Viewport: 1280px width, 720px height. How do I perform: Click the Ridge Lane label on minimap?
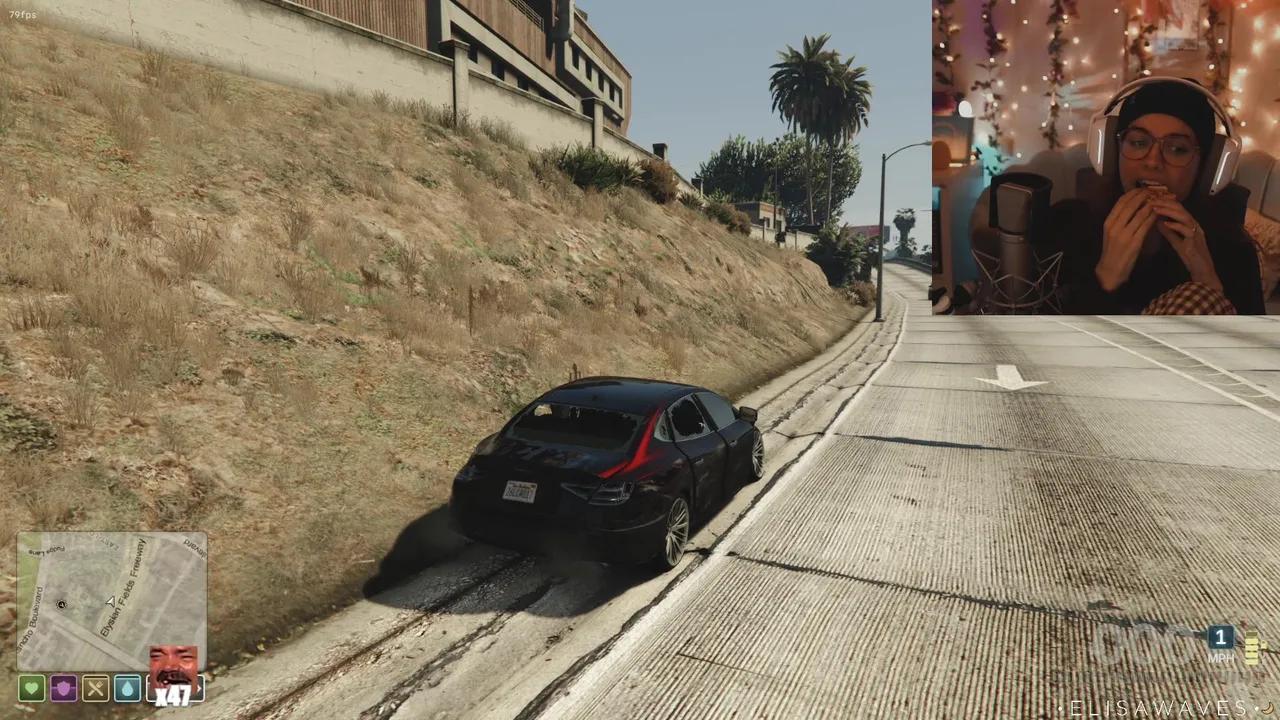coord(47,548)
